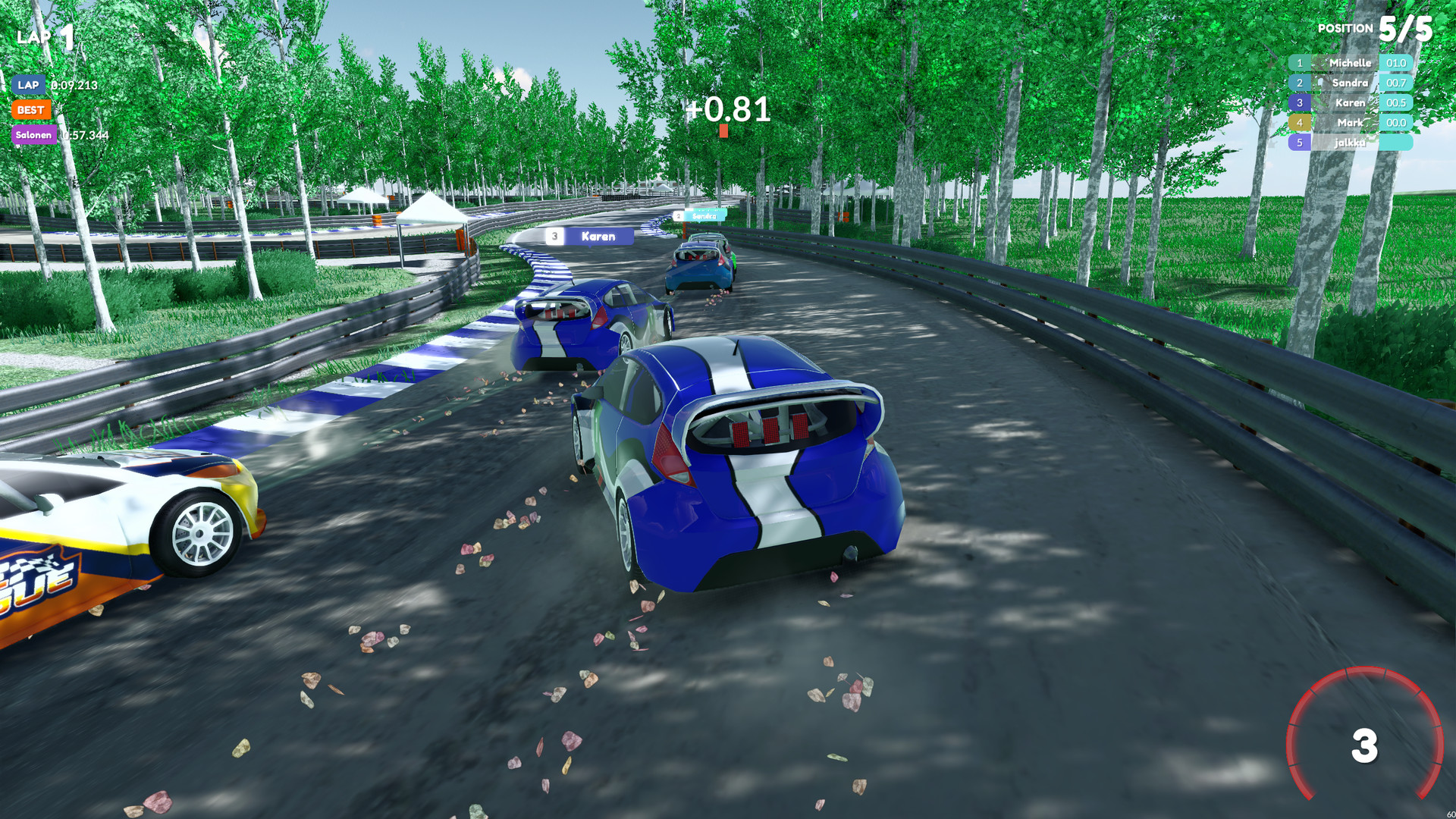Click the rank 1 badge beside Michelle
This screenshot has height=819, width=1456.
pyautogui.click(x=1300, y=63)
